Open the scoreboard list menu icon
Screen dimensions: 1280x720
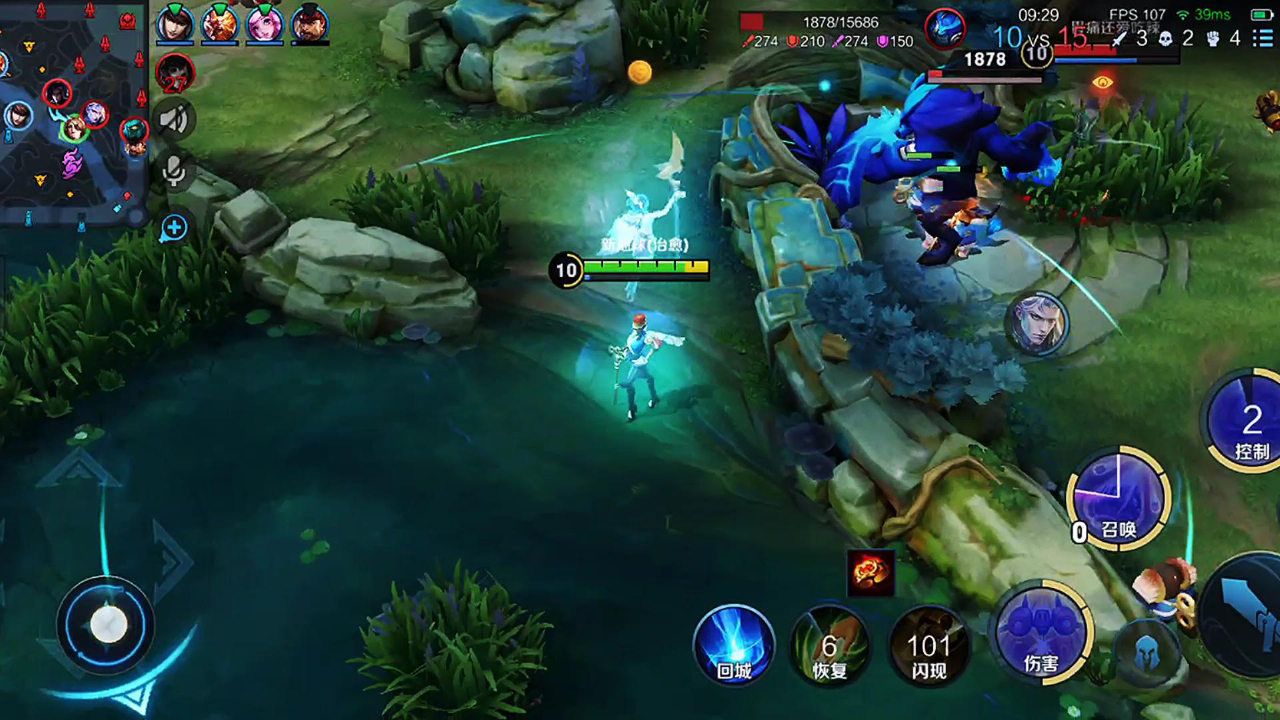pyautogui.click(x=1264, y=39)
